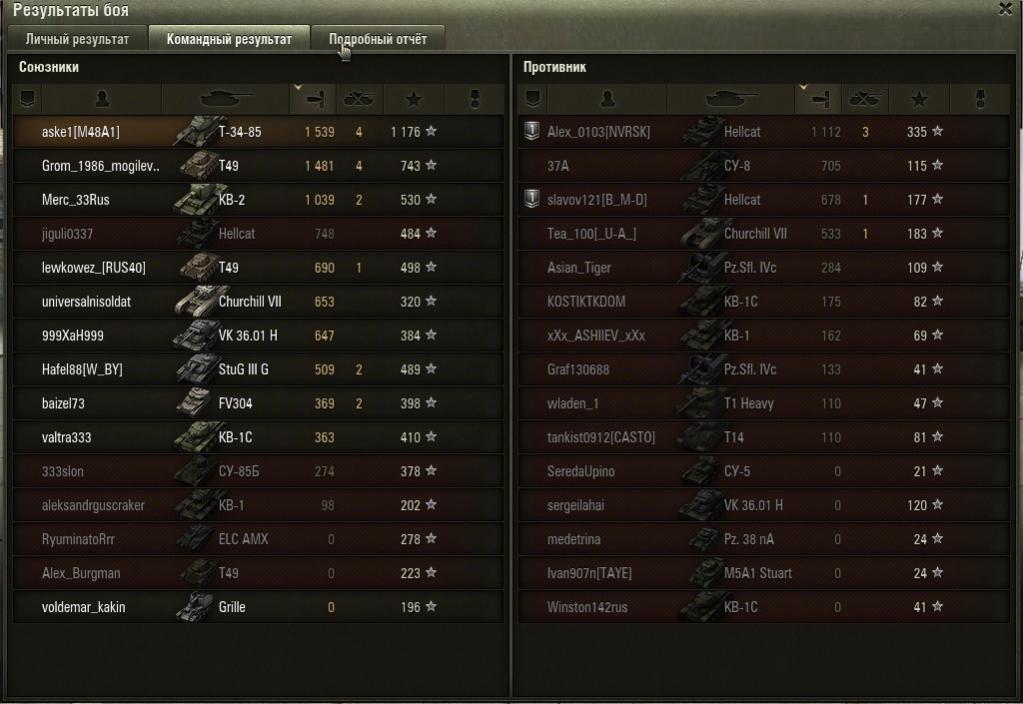Choose Merc_33Rus in the allies list

pos(258,200)
